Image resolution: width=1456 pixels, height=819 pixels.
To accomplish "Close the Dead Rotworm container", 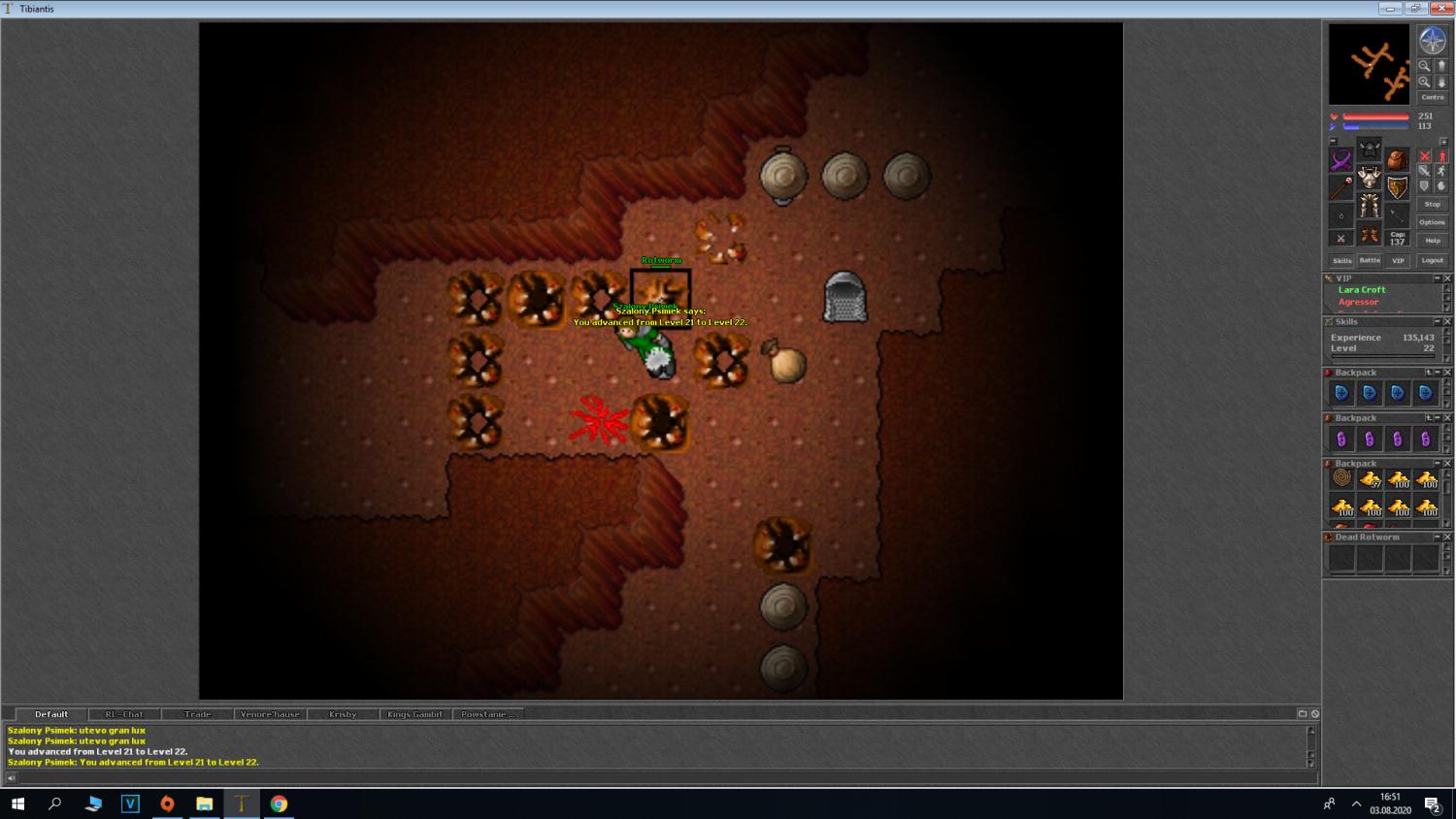I will pos(1447,537).
